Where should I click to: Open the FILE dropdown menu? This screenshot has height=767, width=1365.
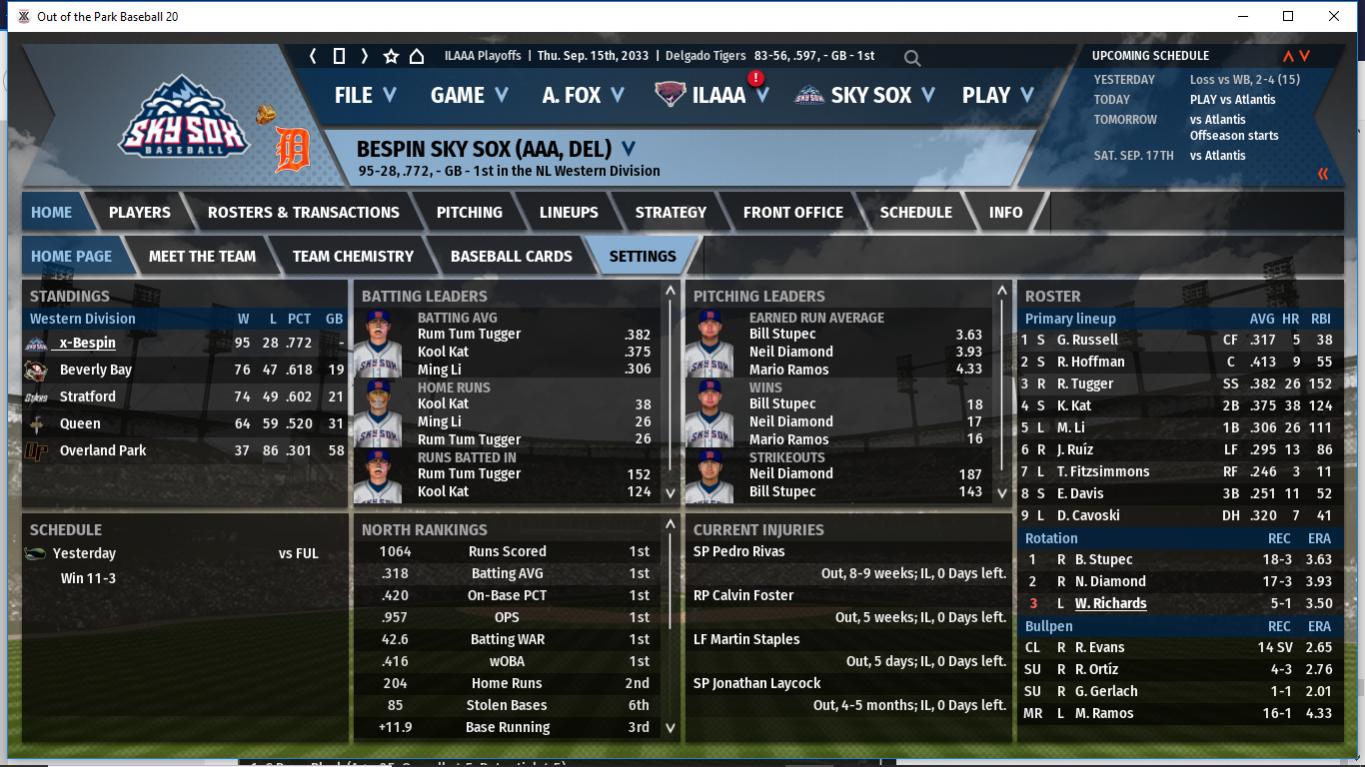pyautogui.click(x=365, y=95)
